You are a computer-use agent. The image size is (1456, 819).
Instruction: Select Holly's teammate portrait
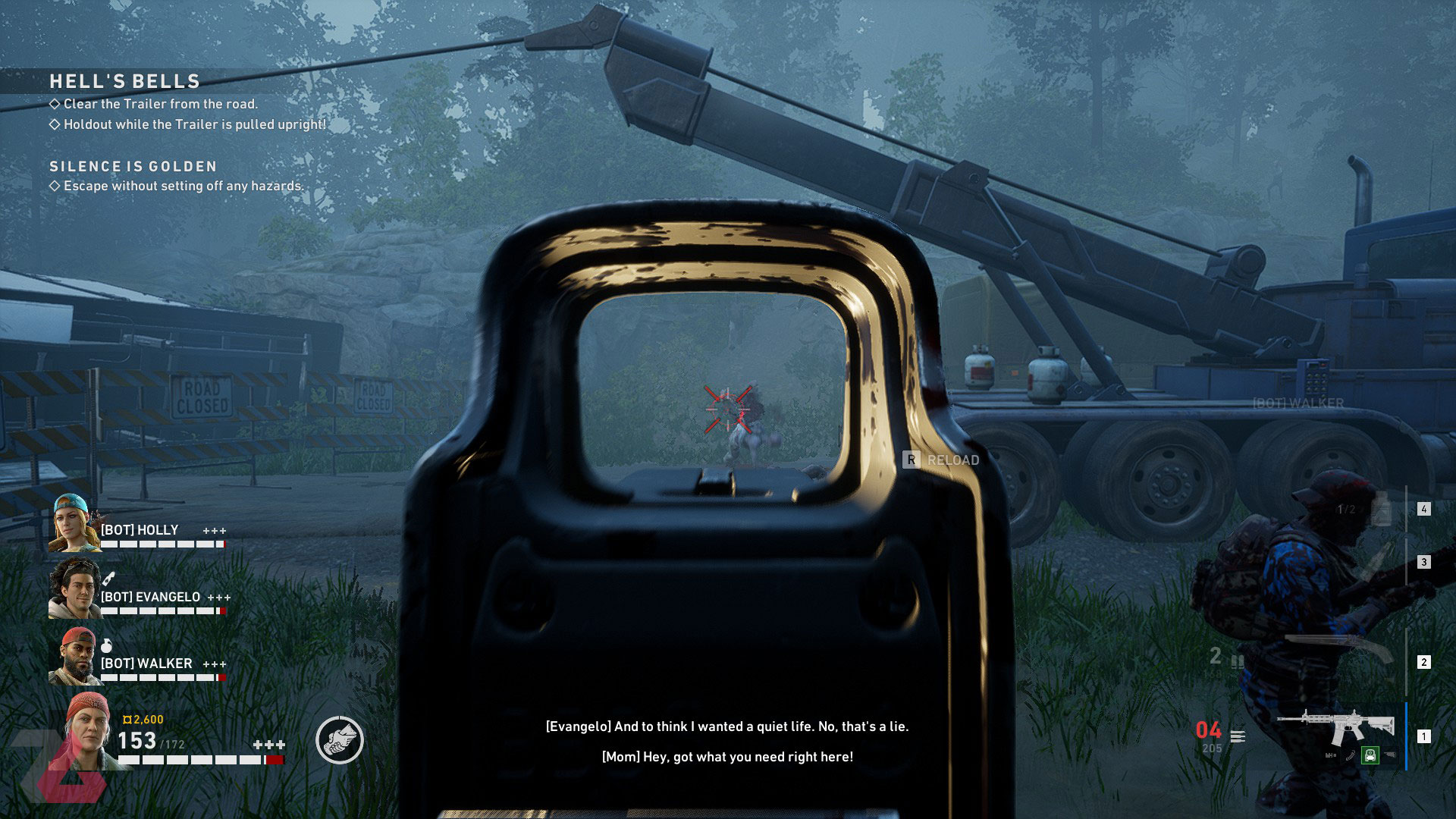74,523
